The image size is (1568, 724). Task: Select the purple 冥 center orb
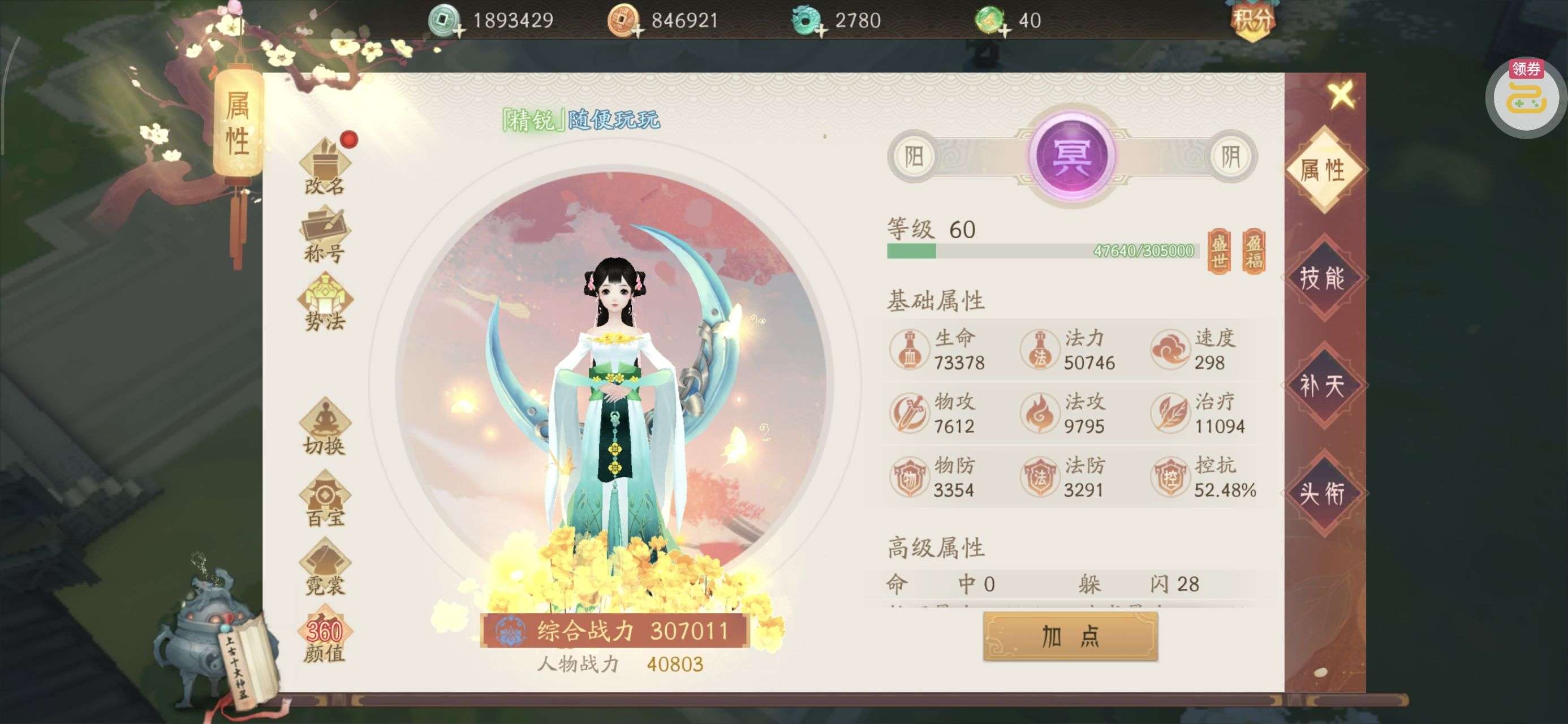(x=1072, y=156)
